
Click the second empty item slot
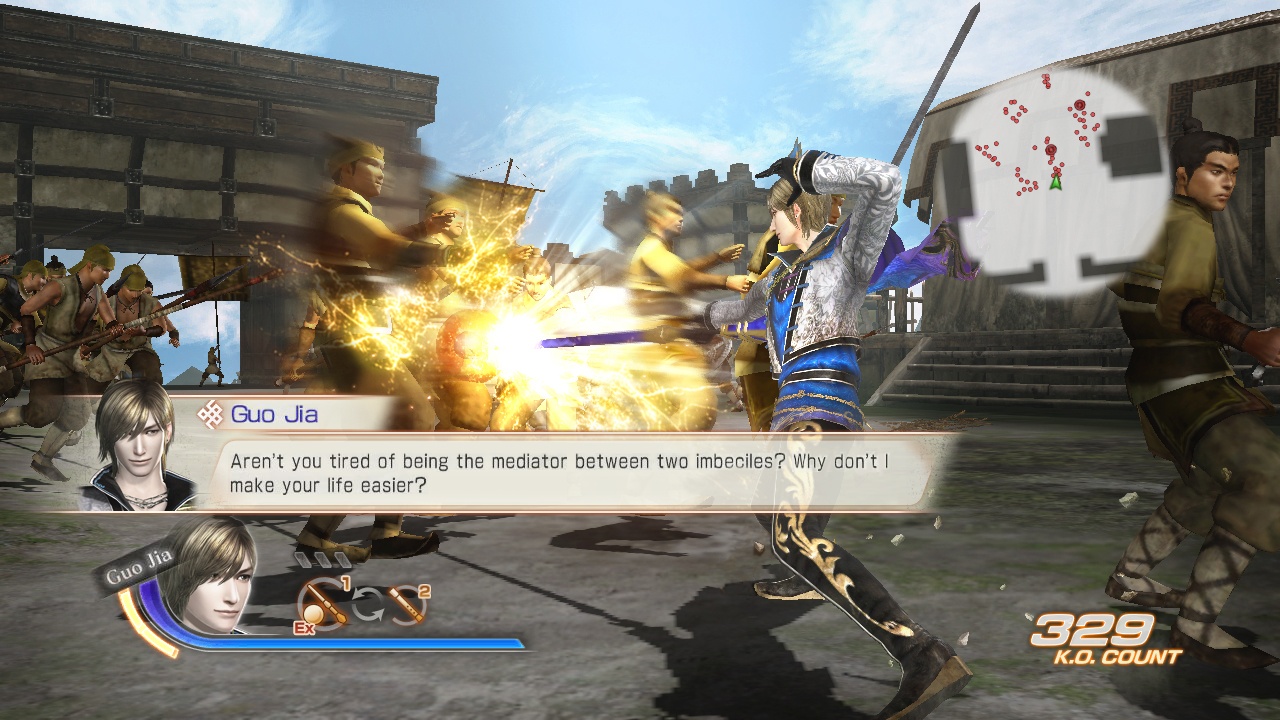(322, 558)
